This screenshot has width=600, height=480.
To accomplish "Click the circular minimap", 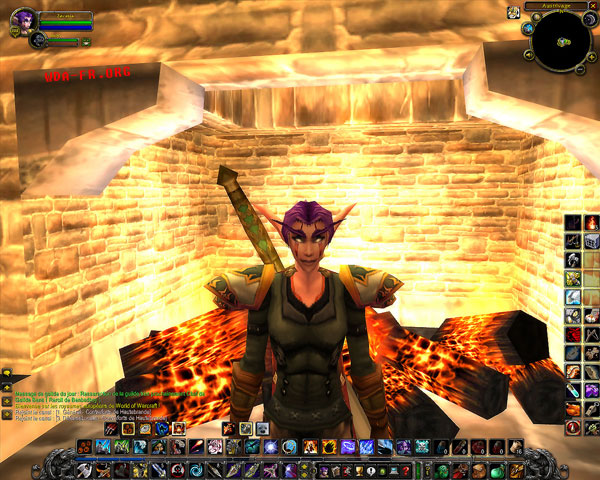I will pos(561,40).
